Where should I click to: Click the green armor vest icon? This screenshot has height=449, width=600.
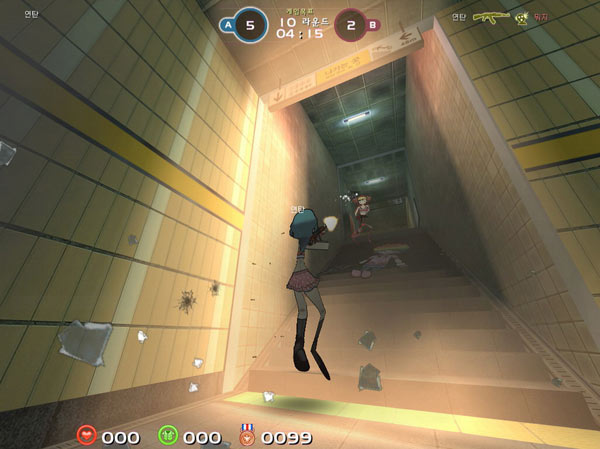click(x=168, y=435)
